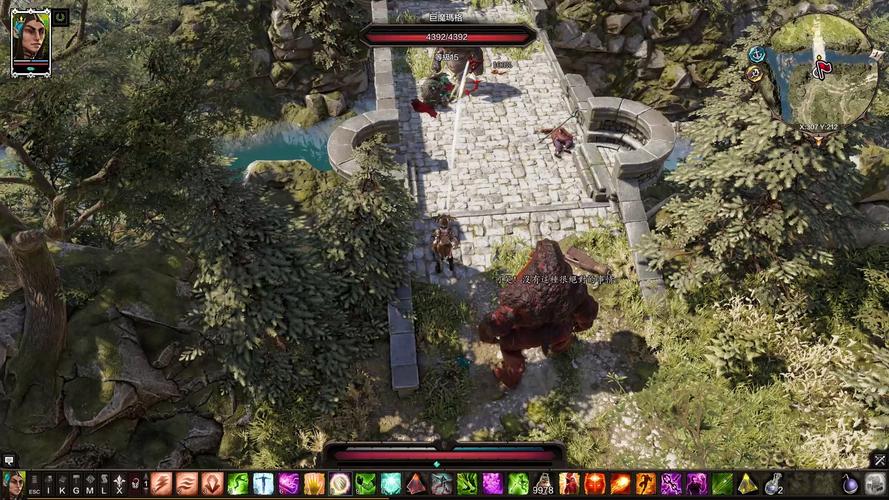Open the map with the M button
This screenshot has height=500, width=889.
point(90,485)
